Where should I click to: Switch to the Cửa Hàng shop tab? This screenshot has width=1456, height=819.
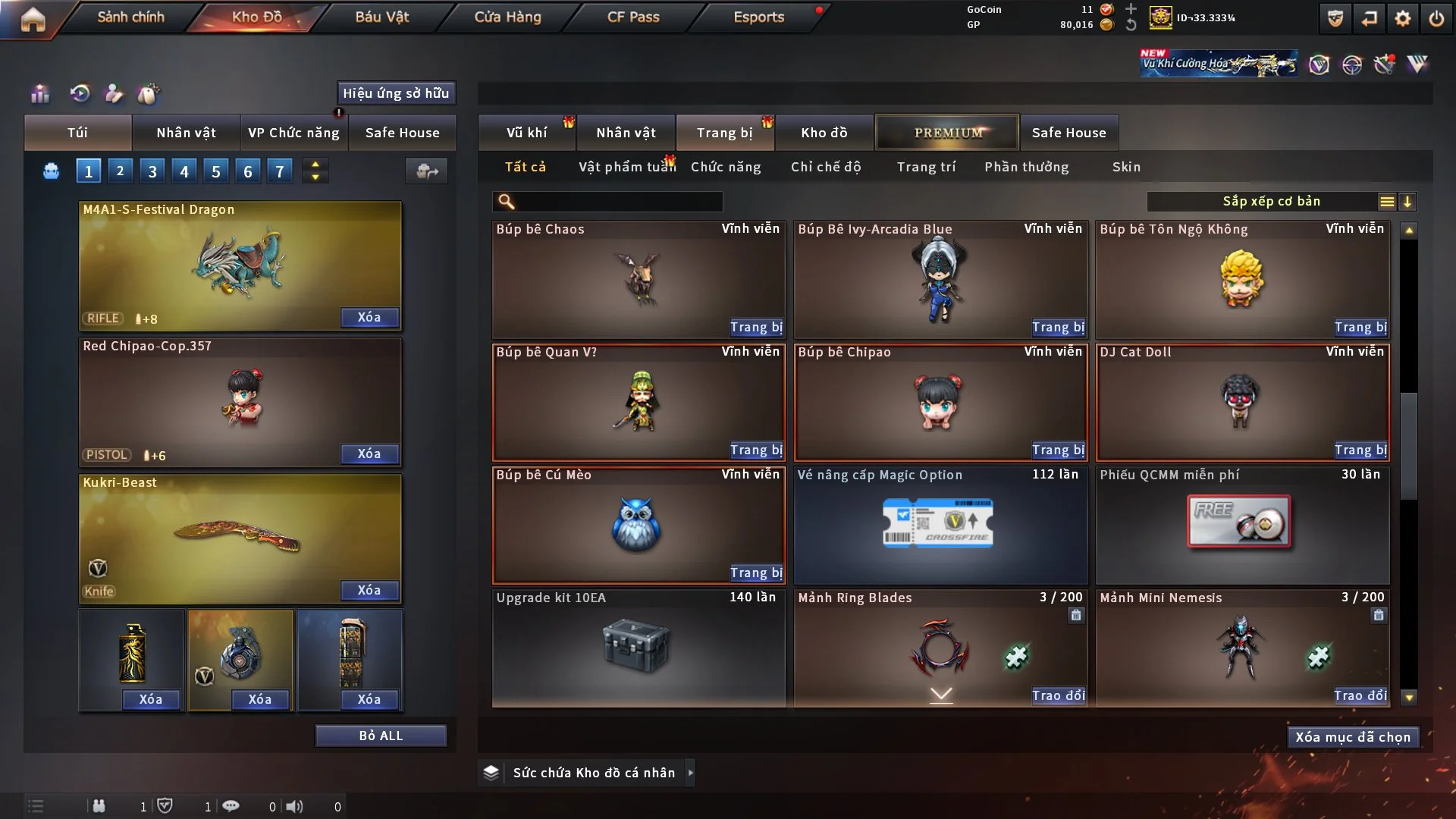coord(507,17)
